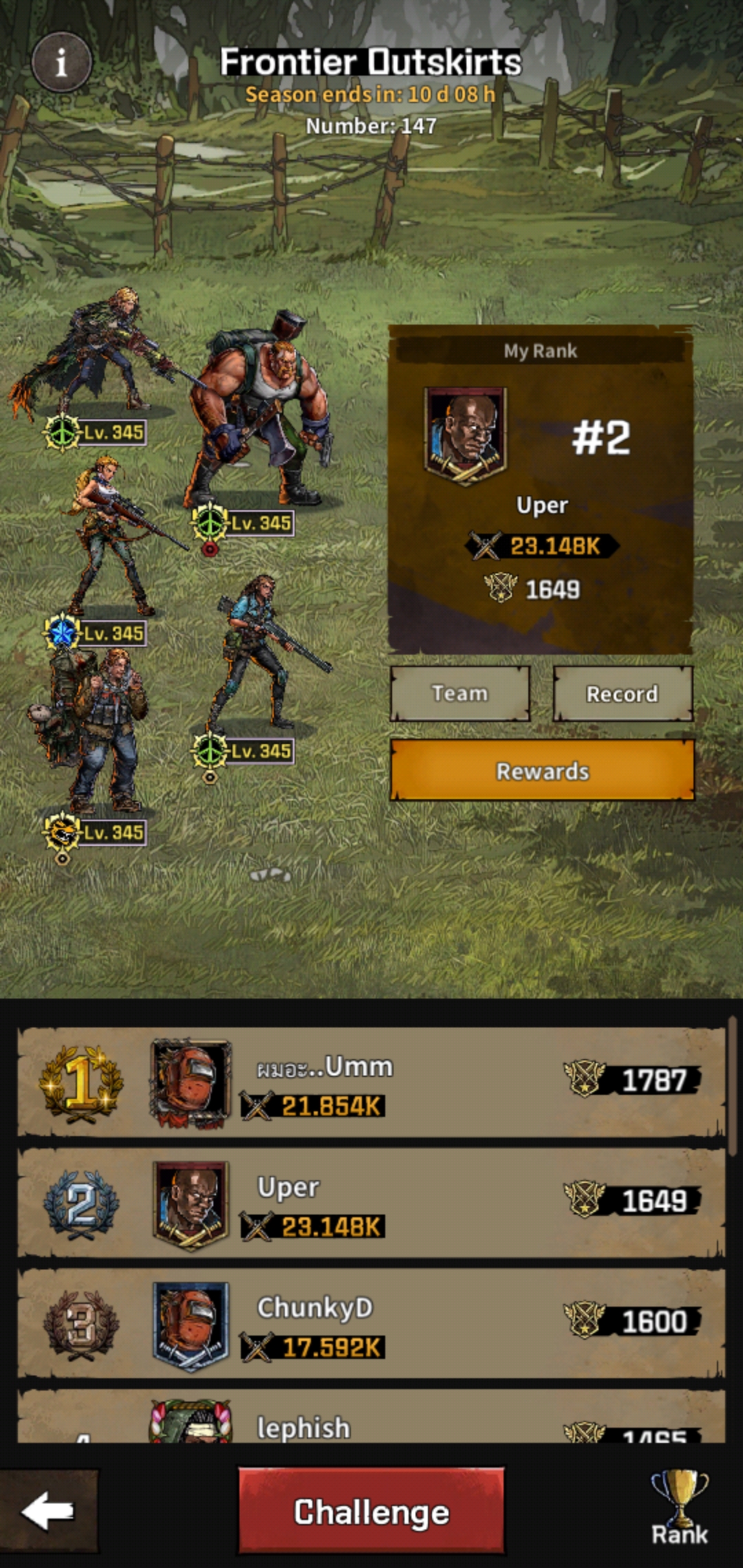Select Uper's row in the leaderboard
Image resolution: width=743 pixels, height=1568 pixels.
tap(371, 1203)
